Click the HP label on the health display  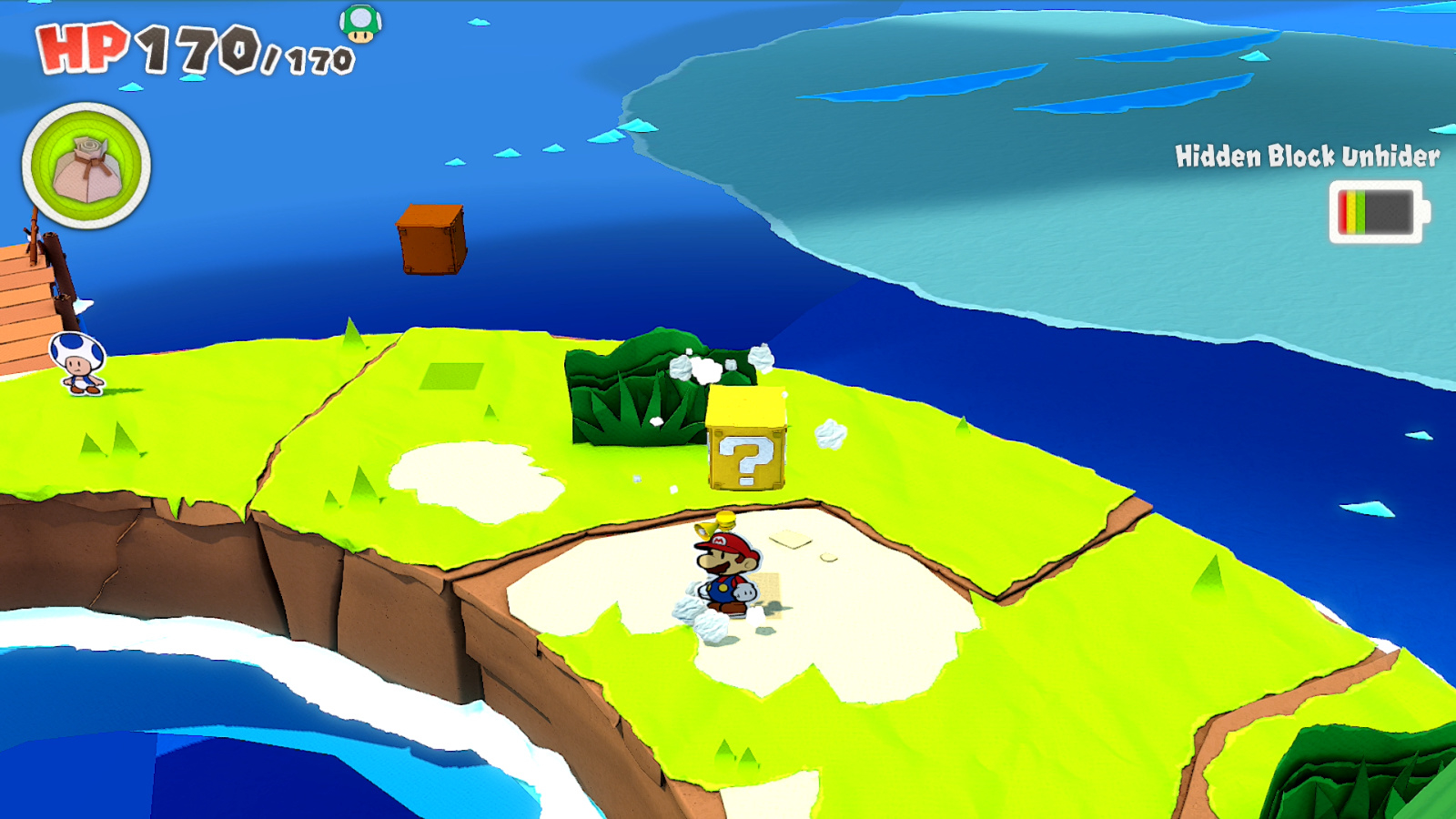coord(82,47)
